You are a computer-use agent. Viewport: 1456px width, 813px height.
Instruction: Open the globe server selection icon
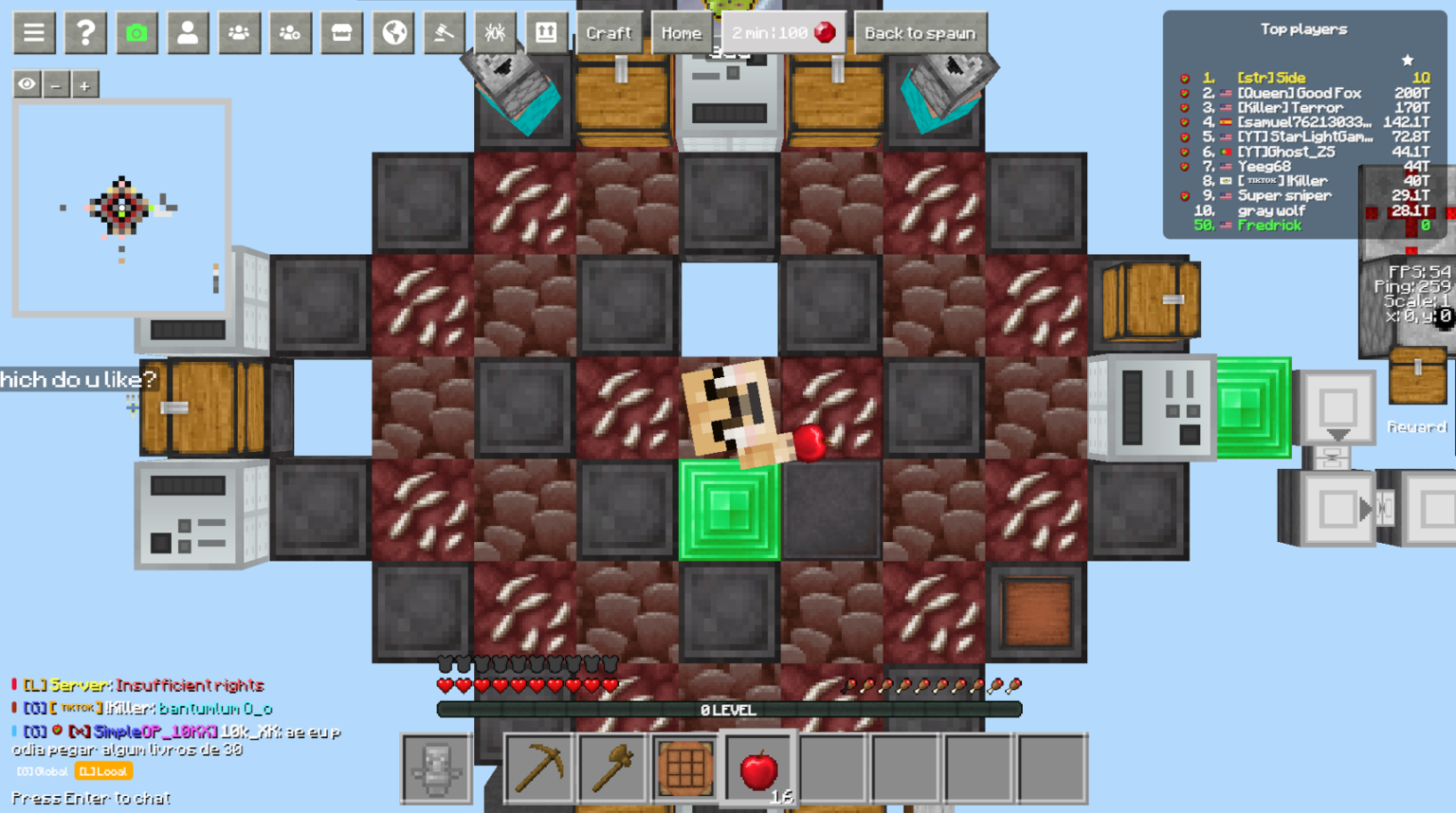[393, 32]
